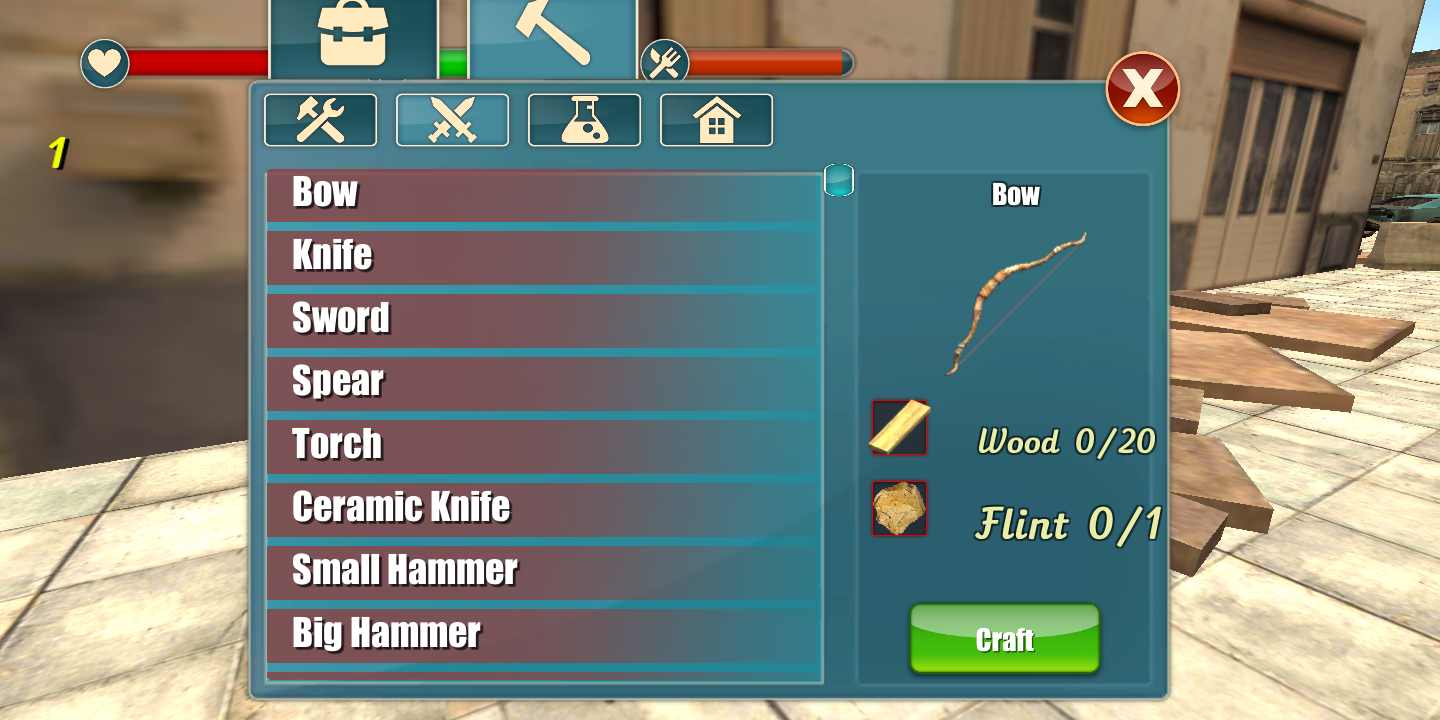Switch to the potion flask tab
The height and width of the screenshot is (720, 1440).
(x=585, y=120)
